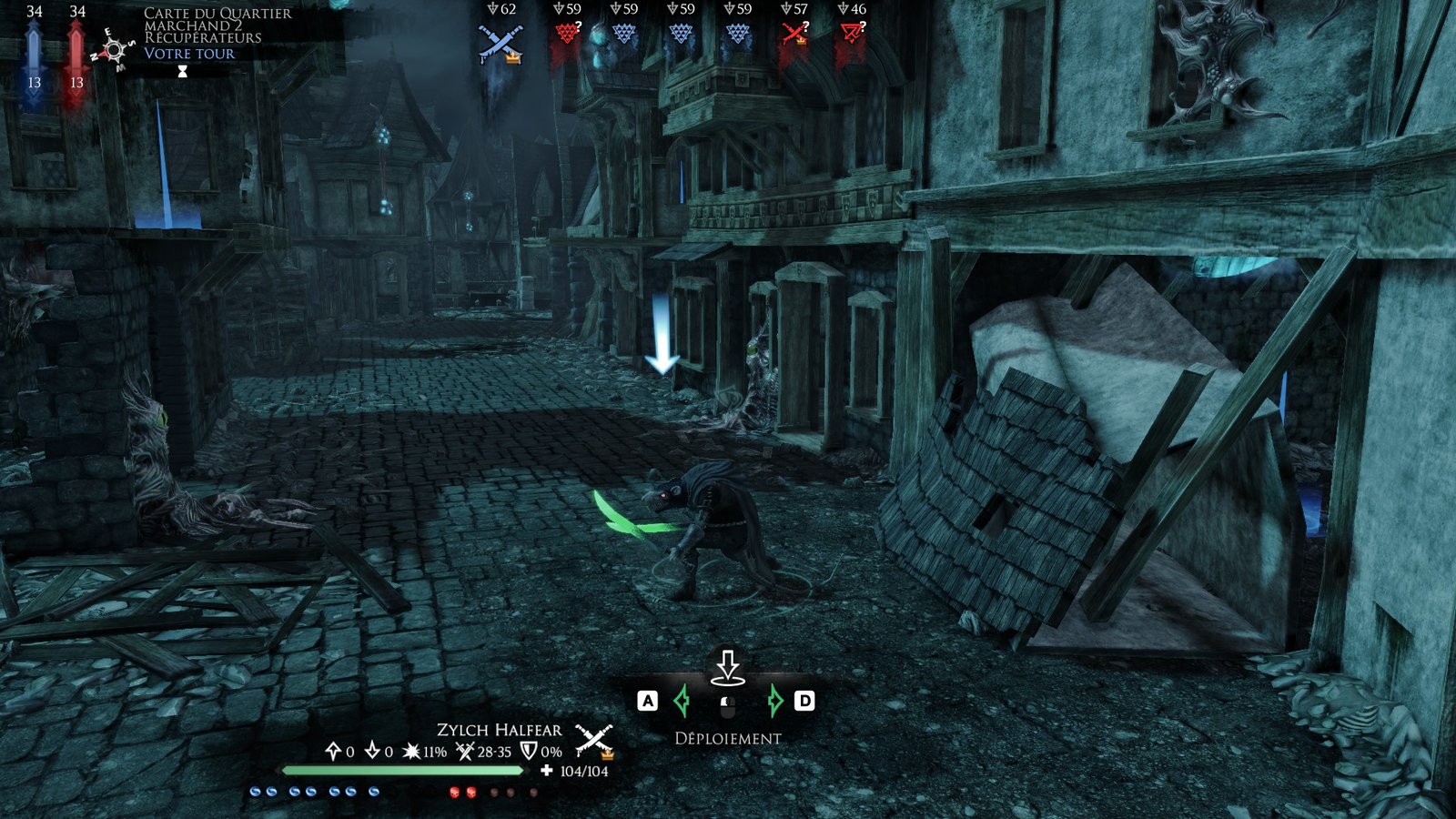
Task: Select the blue leader crossed-swords turn icon
Action: click(500, 42)
